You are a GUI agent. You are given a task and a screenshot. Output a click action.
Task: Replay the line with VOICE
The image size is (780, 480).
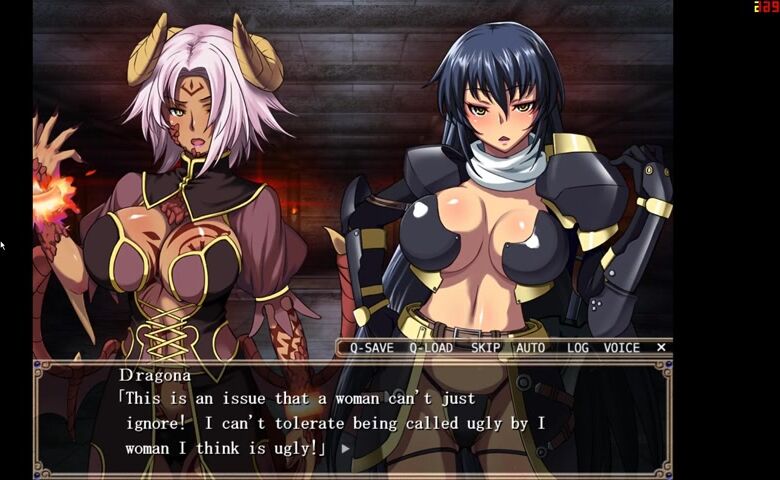tap(621, 348)
